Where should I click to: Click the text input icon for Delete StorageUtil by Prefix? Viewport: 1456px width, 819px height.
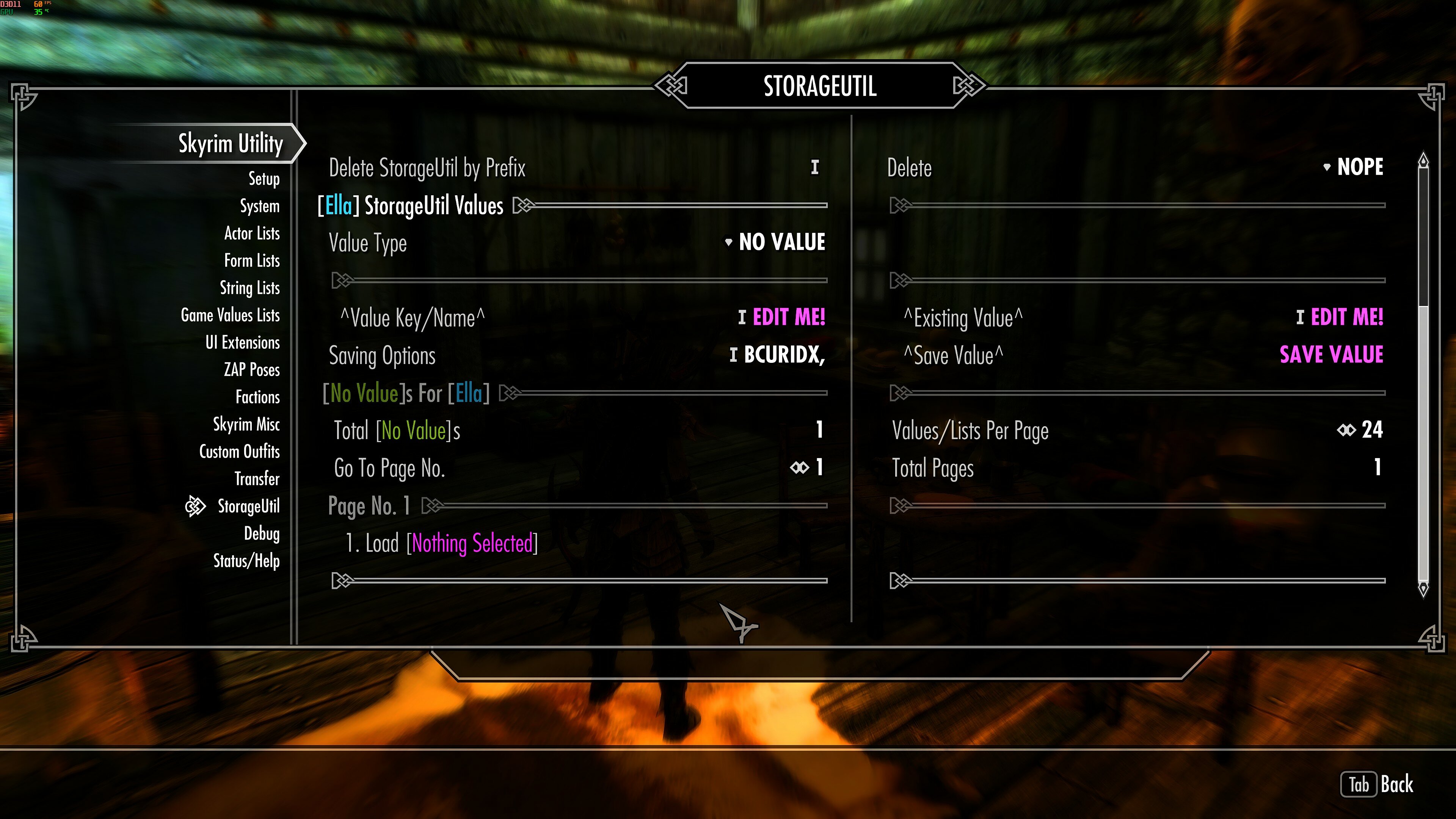tap(814, 167)
